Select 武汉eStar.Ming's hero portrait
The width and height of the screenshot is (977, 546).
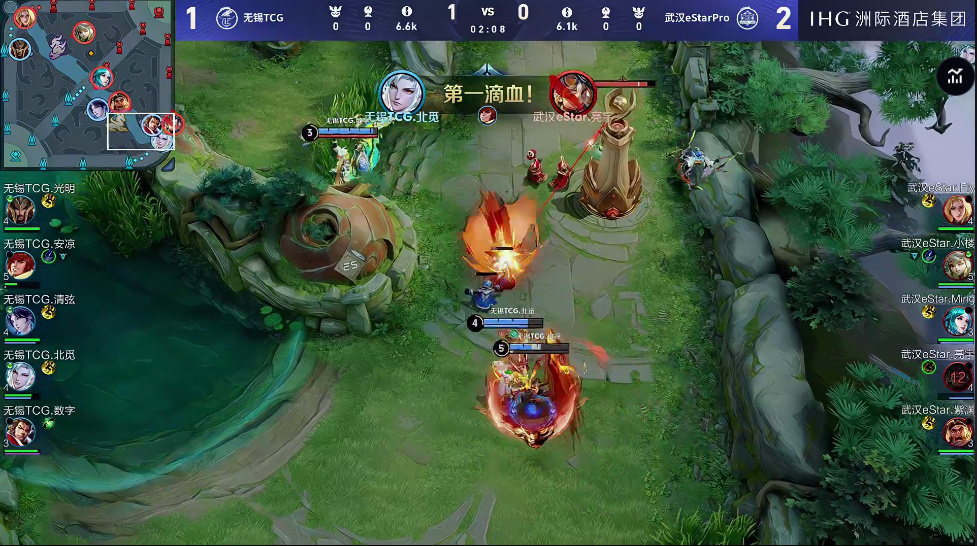click(958, 321)
